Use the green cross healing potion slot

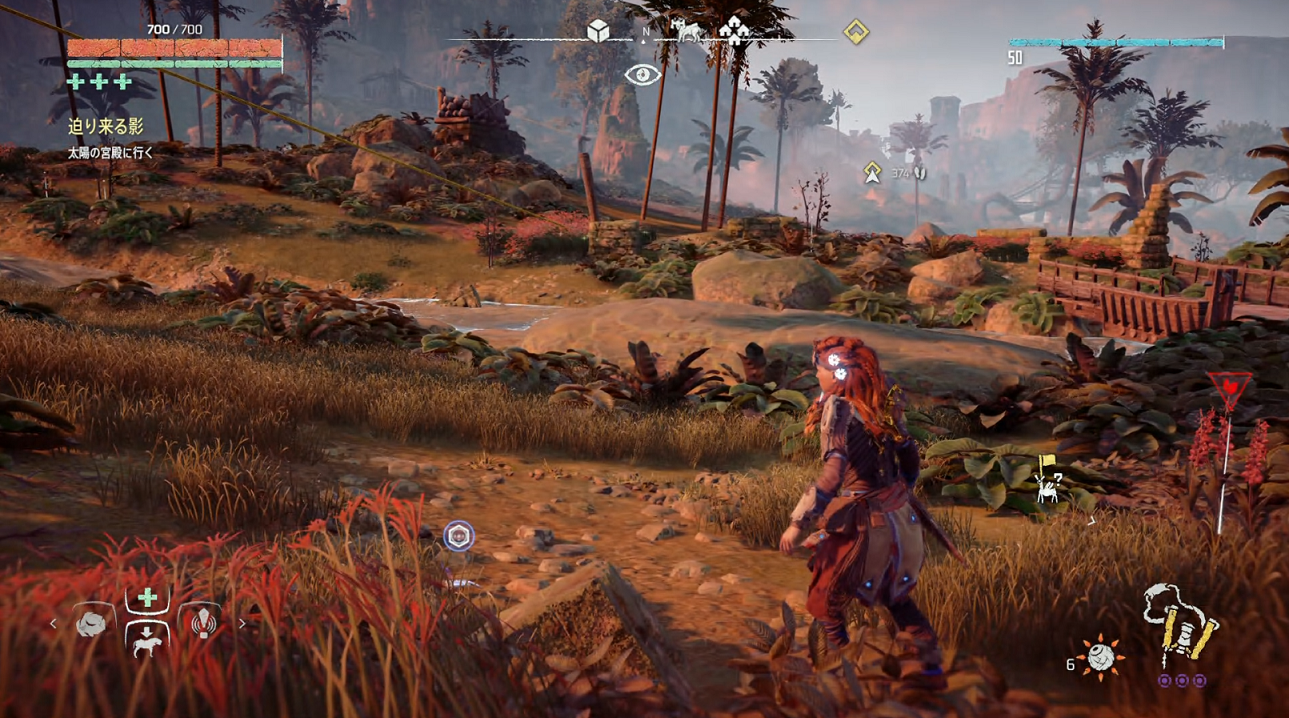click(x=147, y=598)
